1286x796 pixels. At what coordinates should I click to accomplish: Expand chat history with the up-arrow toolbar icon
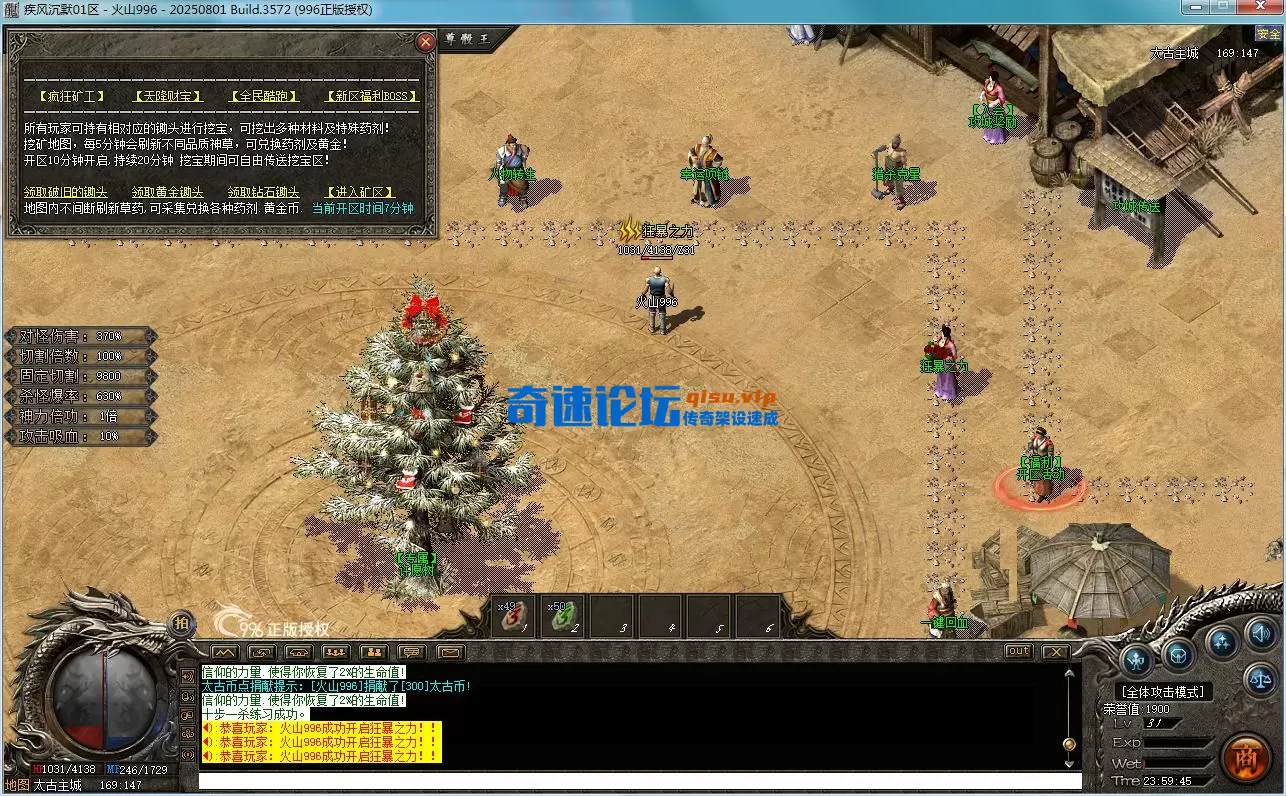[226, 651]
